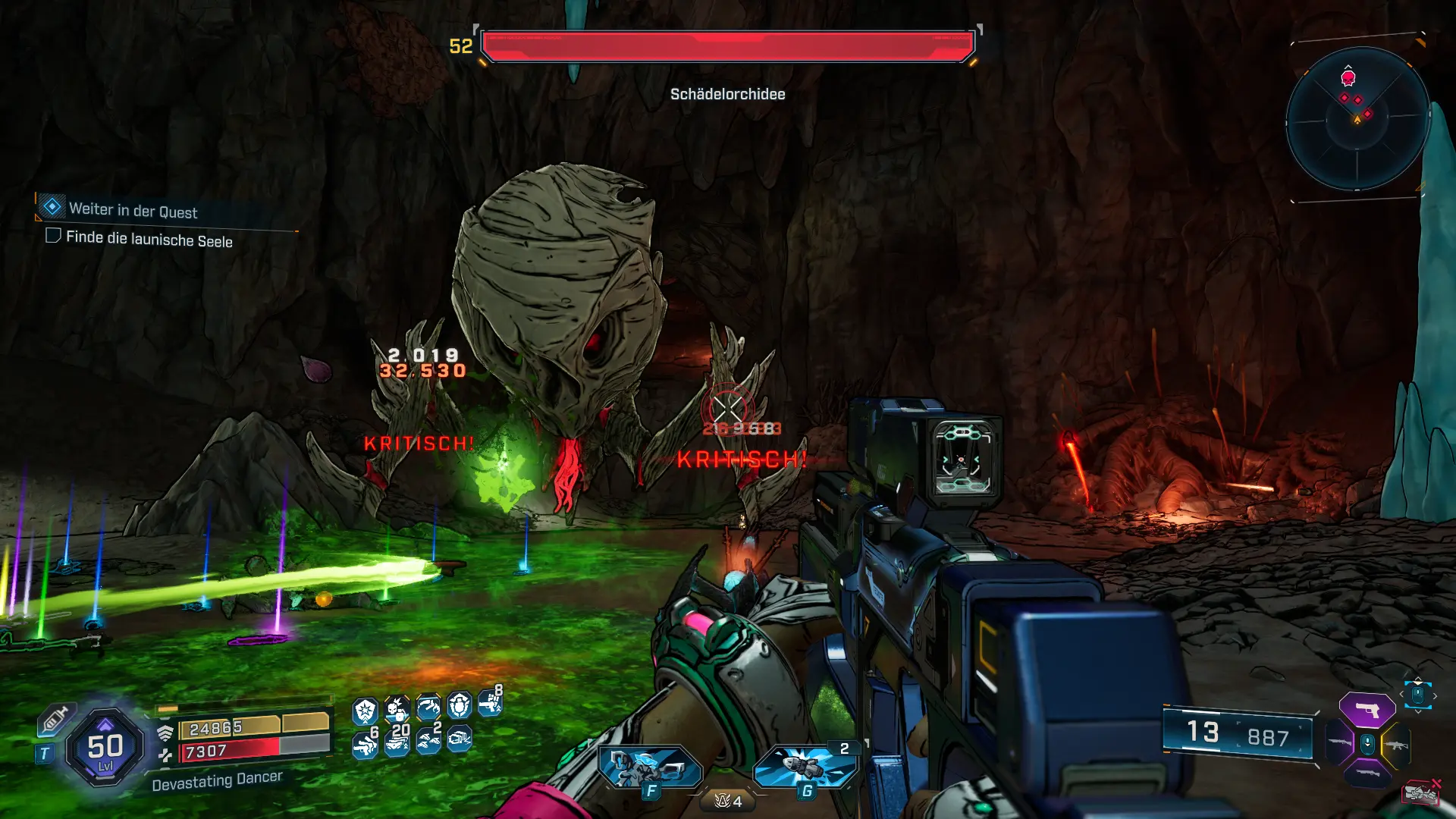The width and height of the screenshot is (1456, 819).
Task: Inspect the shield star buff icon
Action: tap(366, 711)
